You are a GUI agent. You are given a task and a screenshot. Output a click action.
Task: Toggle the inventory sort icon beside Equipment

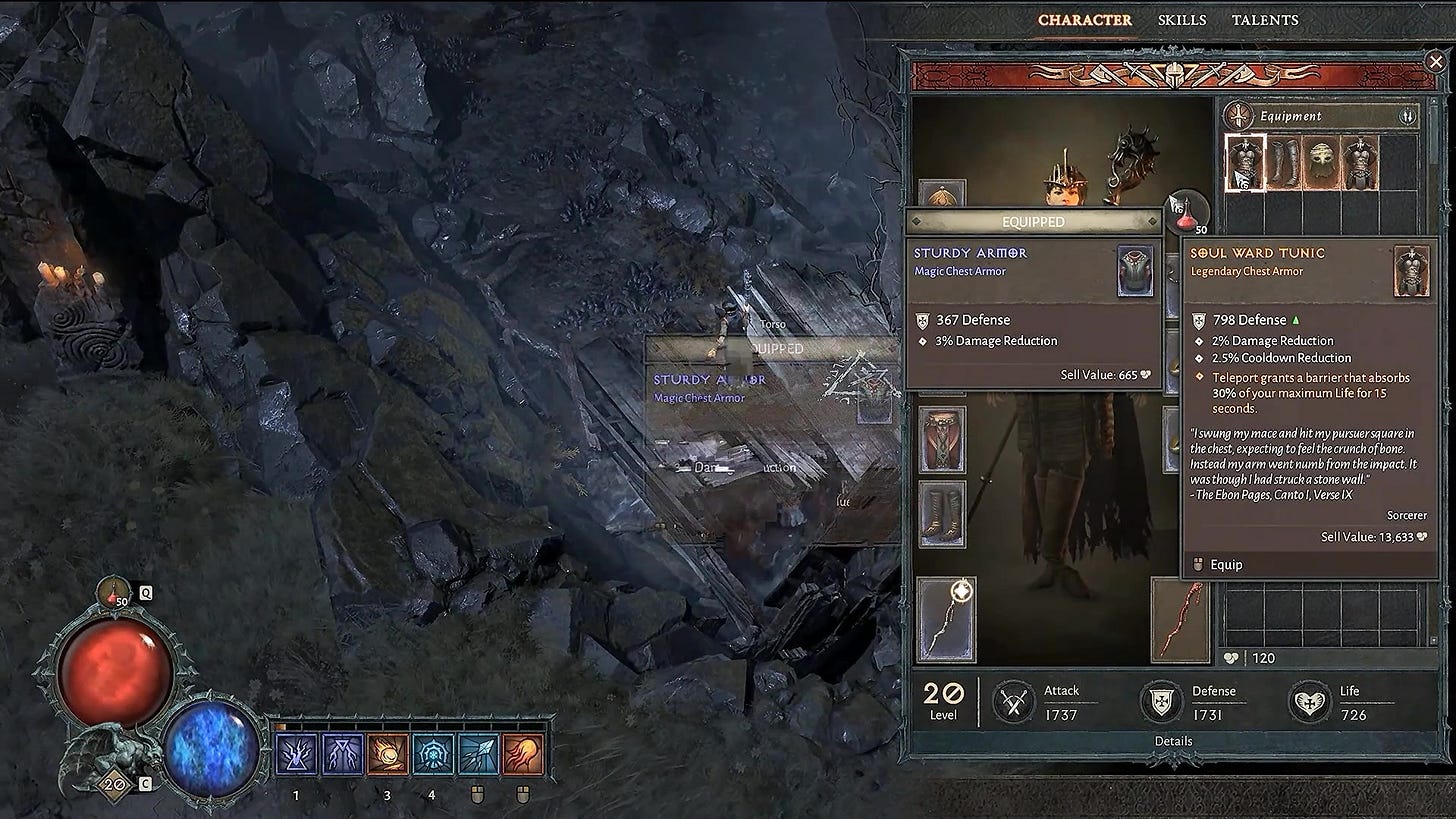click(1406, 116)
